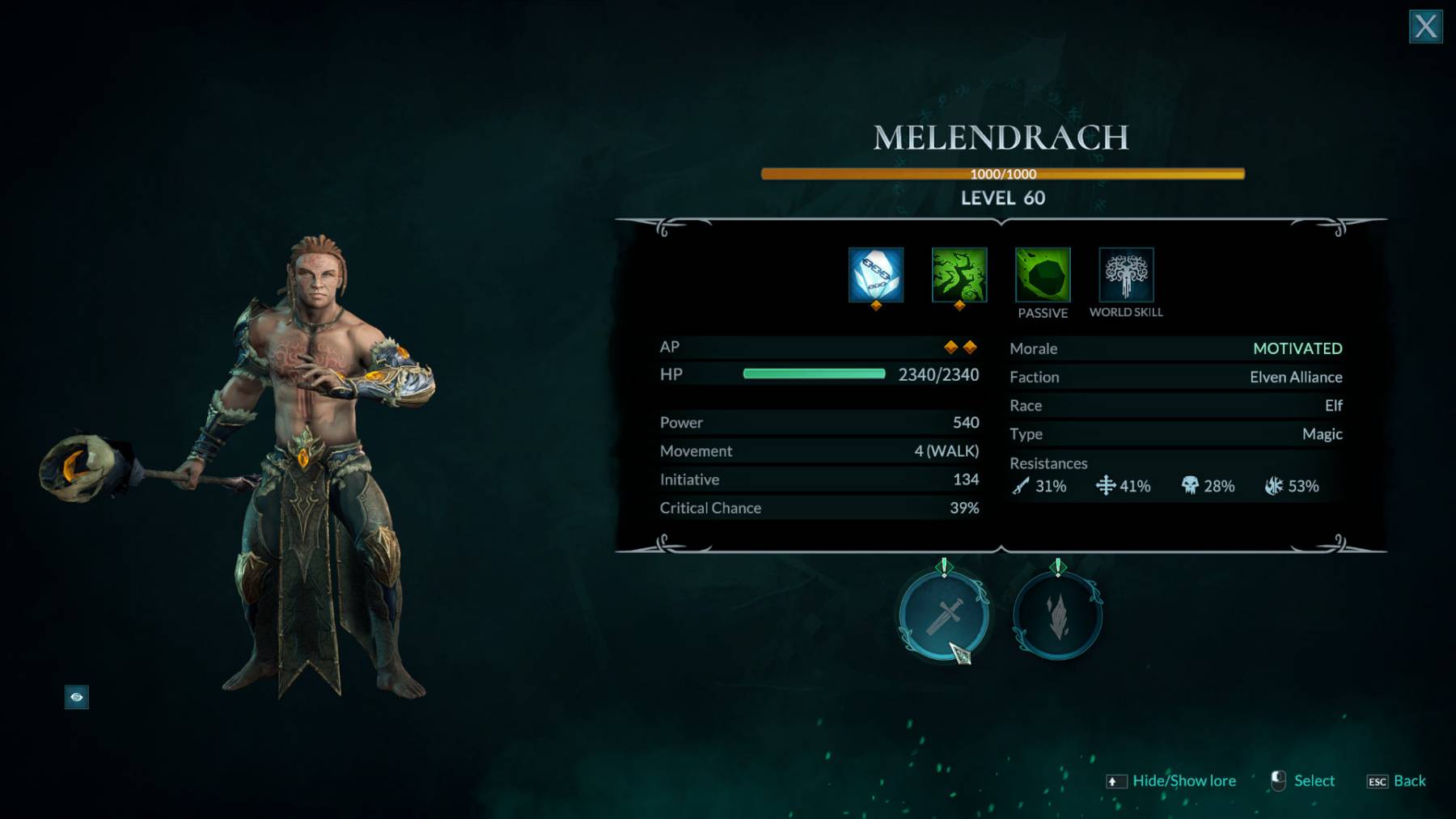The image size is (1456, 819).
Task: Choose the sword upgrade circle button
Action: (x=944, y=616)
